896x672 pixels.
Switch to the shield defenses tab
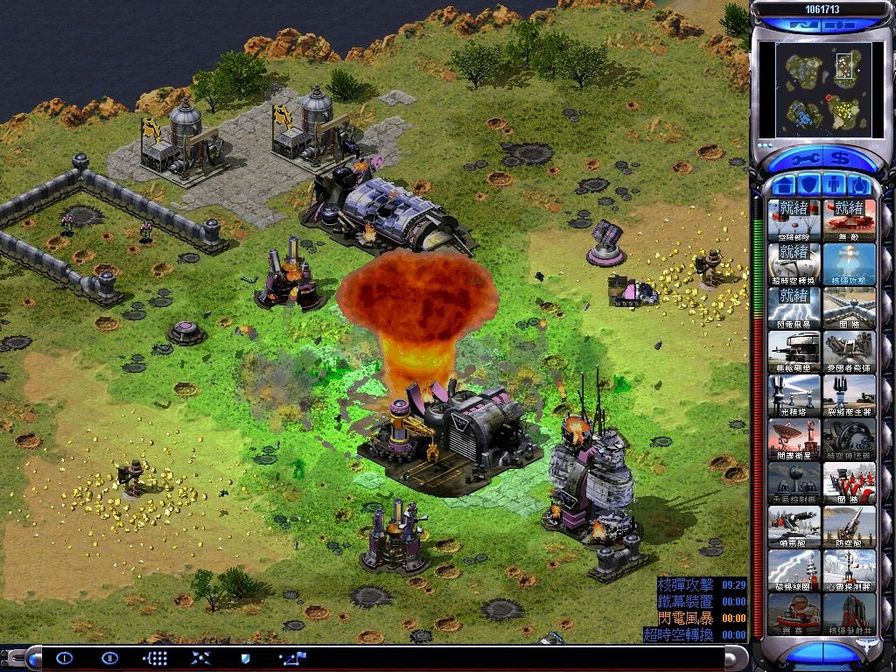coord(809,185)
